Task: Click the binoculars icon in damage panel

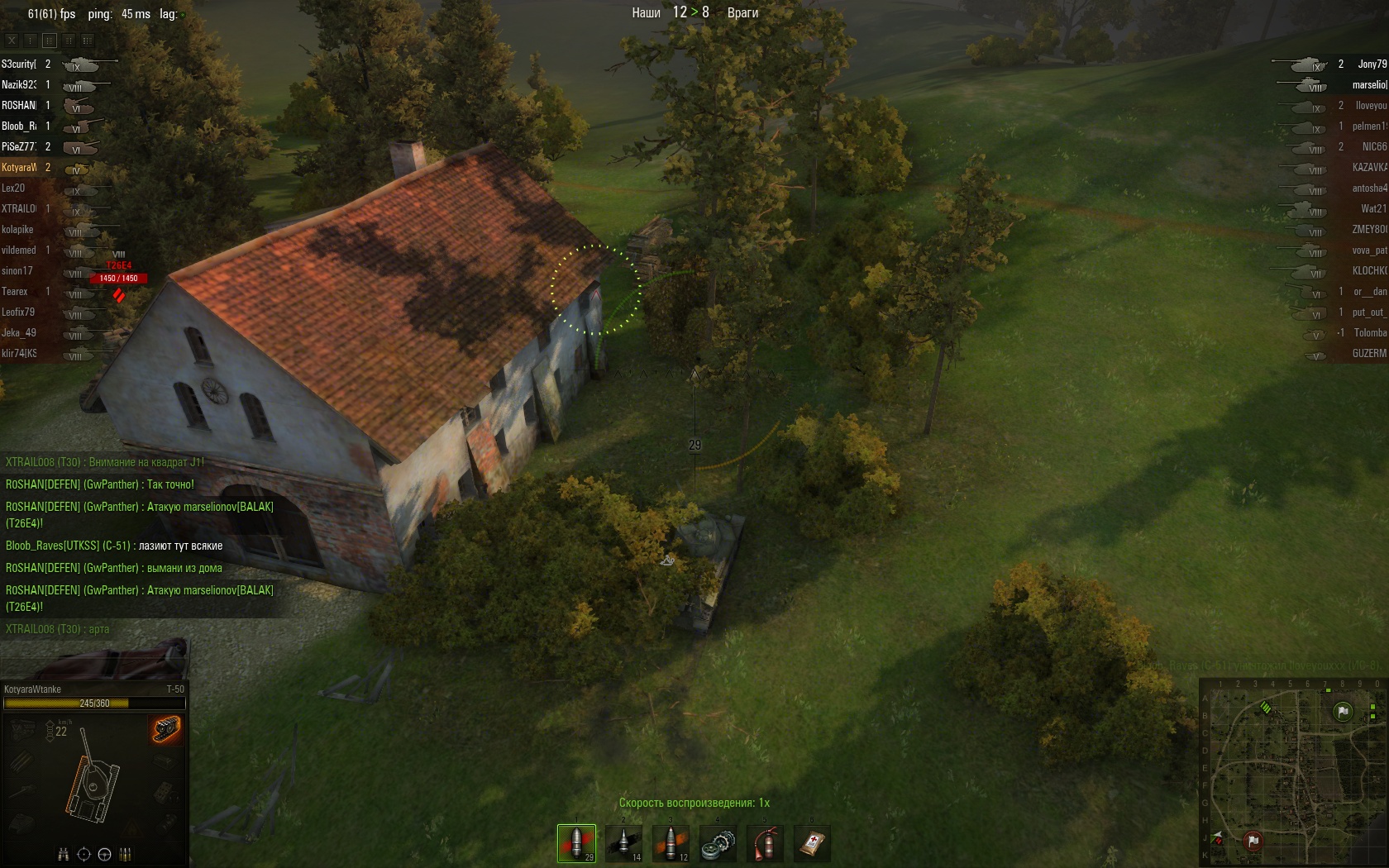Action: [x=63, y=854]
